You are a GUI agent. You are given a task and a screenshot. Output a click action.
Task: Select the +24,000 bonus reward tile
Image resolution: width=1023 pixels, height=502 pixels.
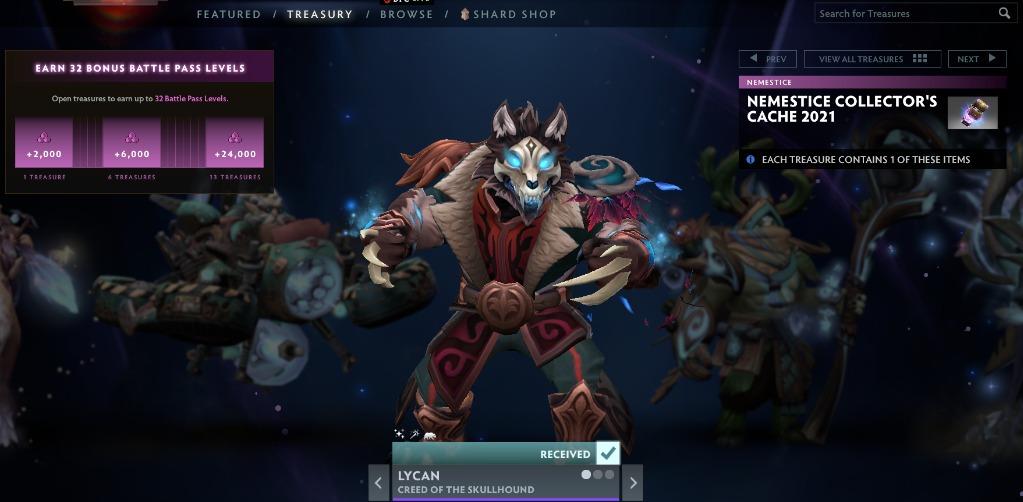click(x=235, y=143)
